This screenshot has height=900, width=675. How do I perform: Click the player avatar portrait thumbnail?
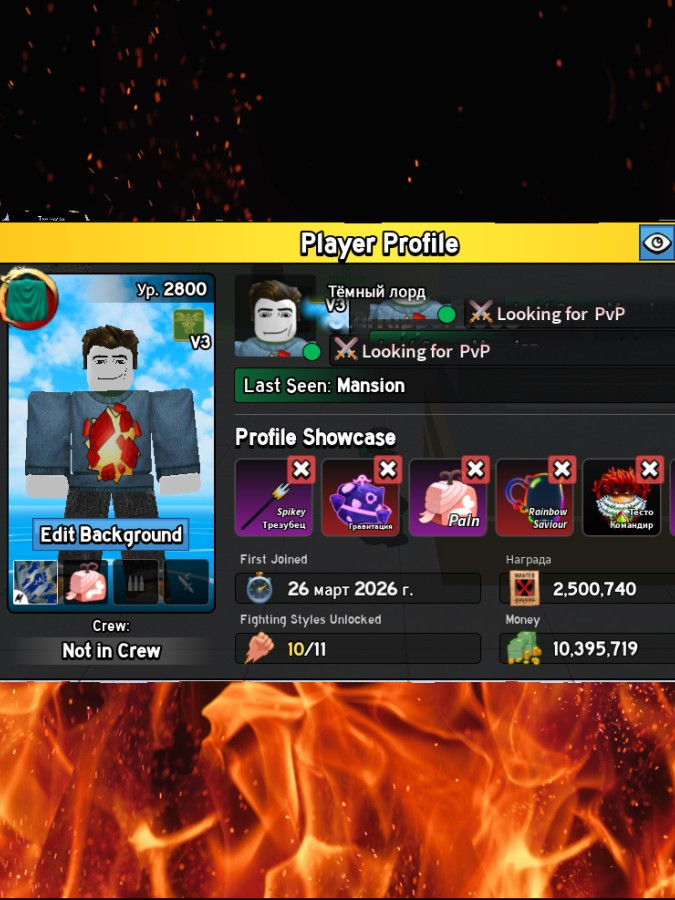point(274,316)
